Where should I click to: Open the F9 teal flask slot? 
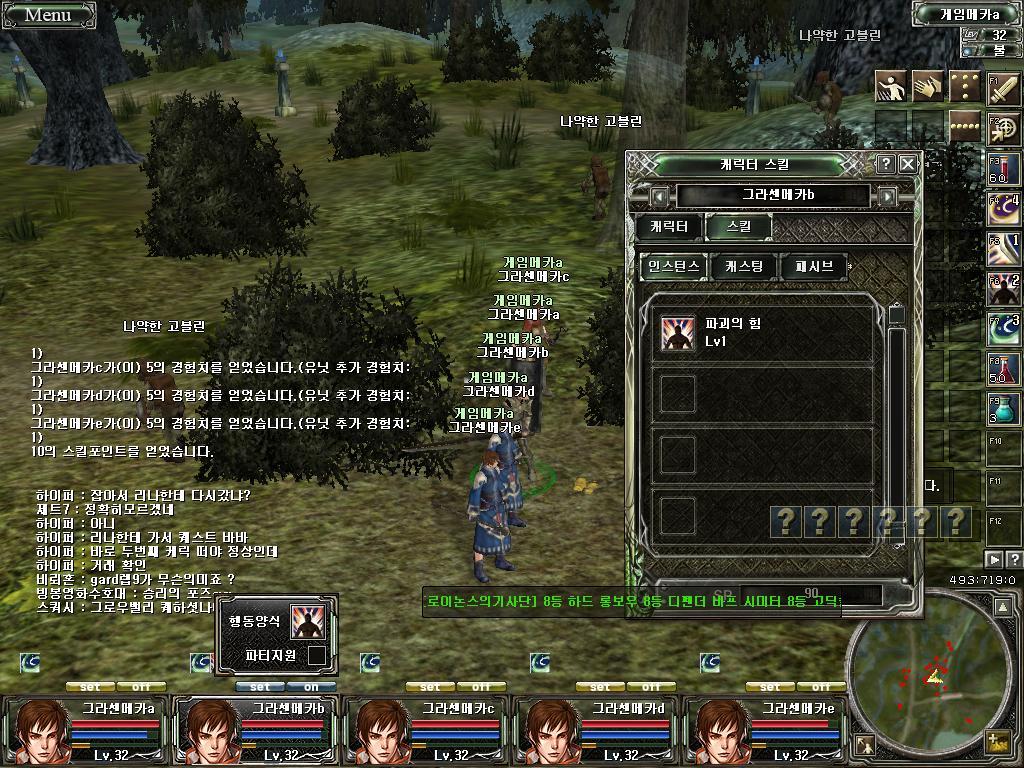coord(1003,408)
